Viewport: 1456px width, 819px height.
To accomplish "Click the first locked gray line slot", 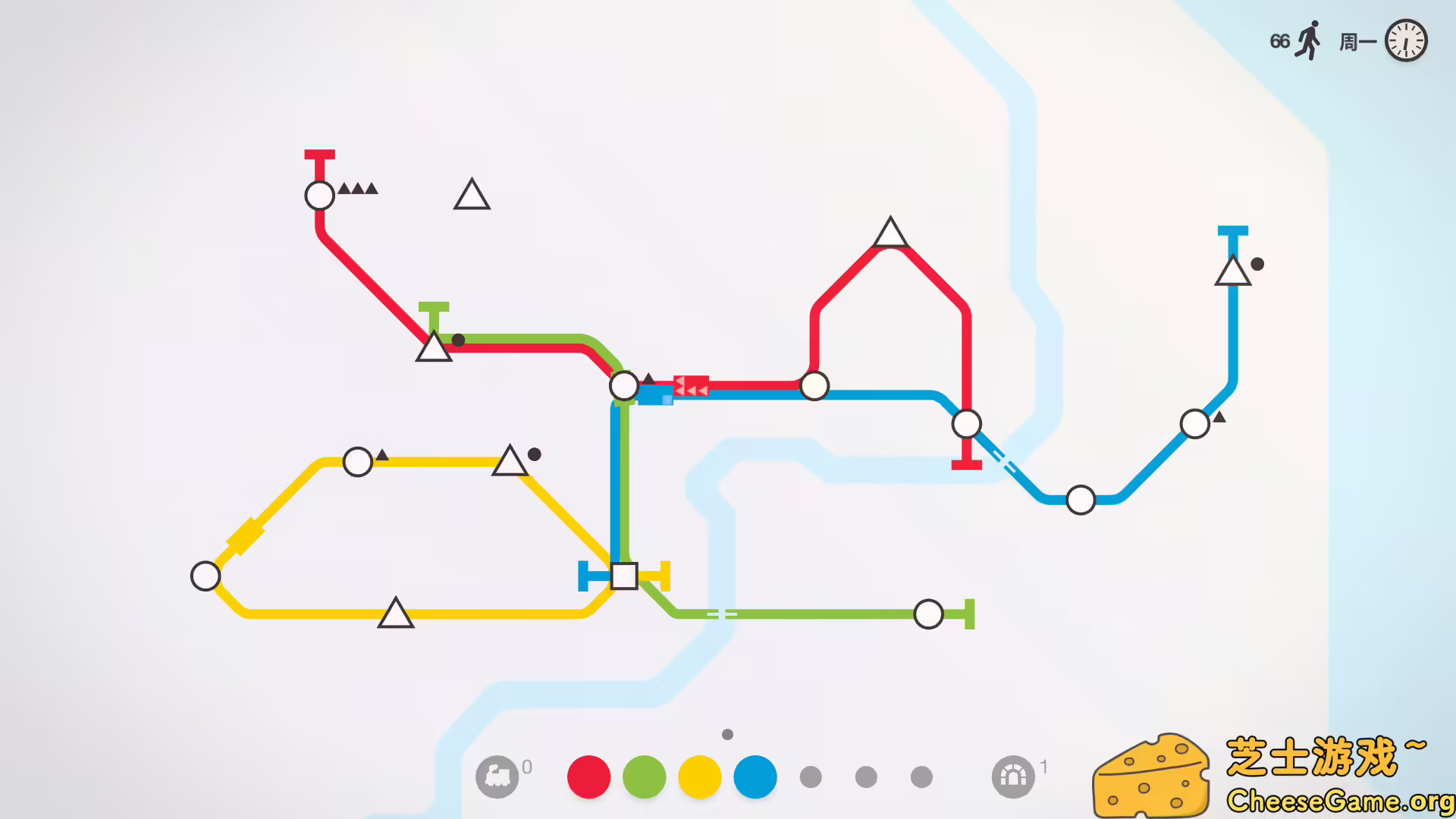I will click(811, 776).
